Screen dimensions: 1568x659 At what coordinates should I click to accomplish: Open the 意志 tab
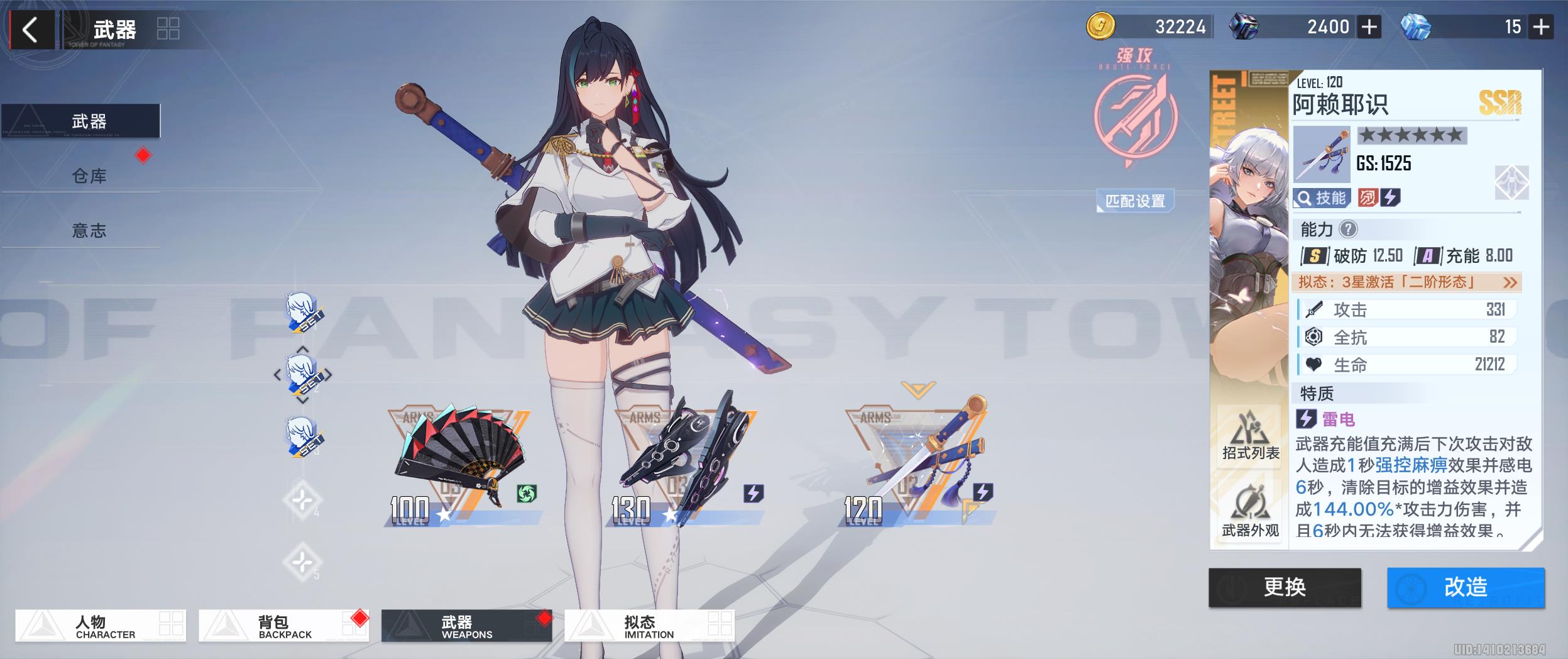tap(89, 231)
